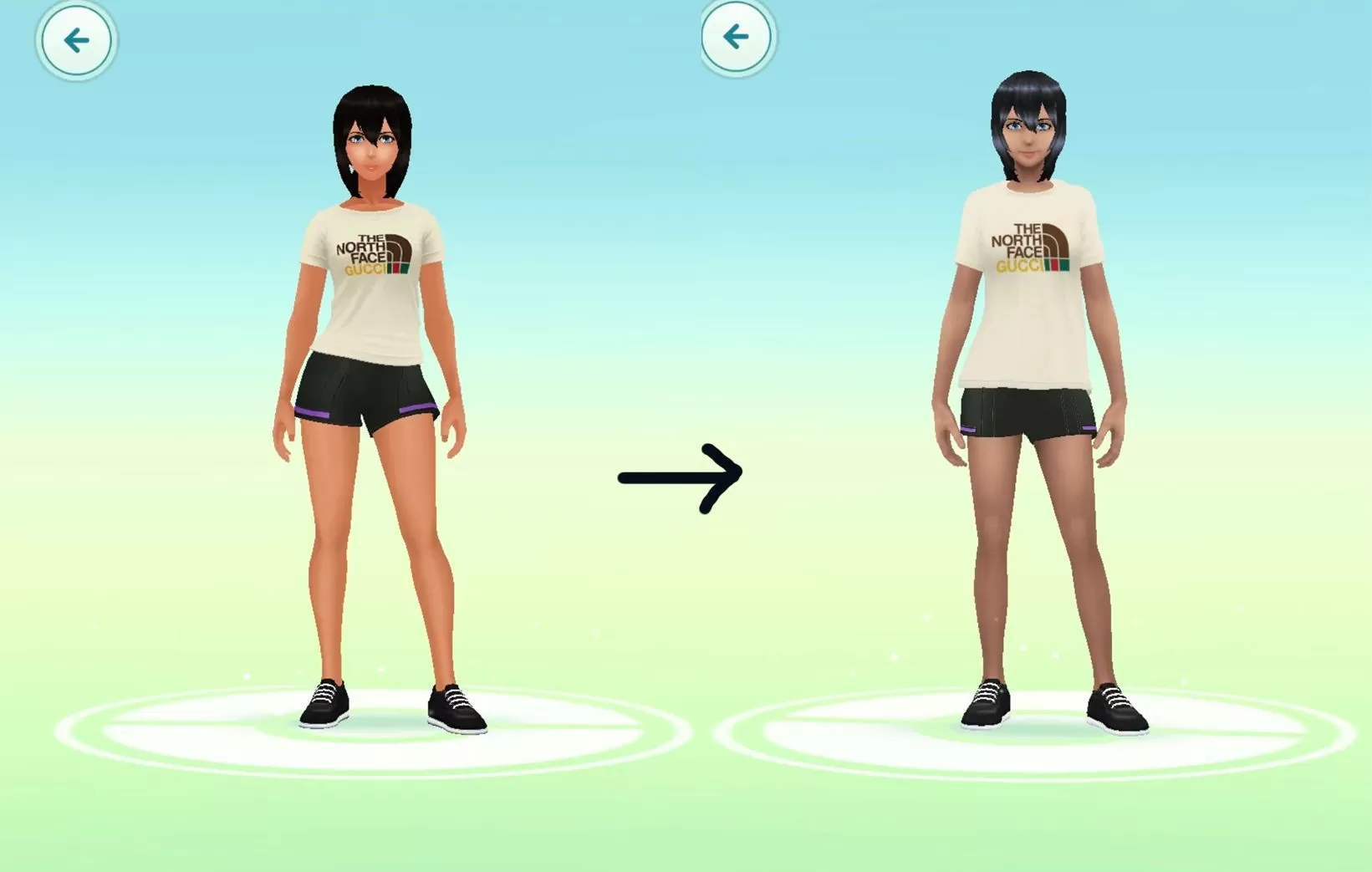Tap the left avatar's face
Viewport: 1372px width, 872px height.
371,150
